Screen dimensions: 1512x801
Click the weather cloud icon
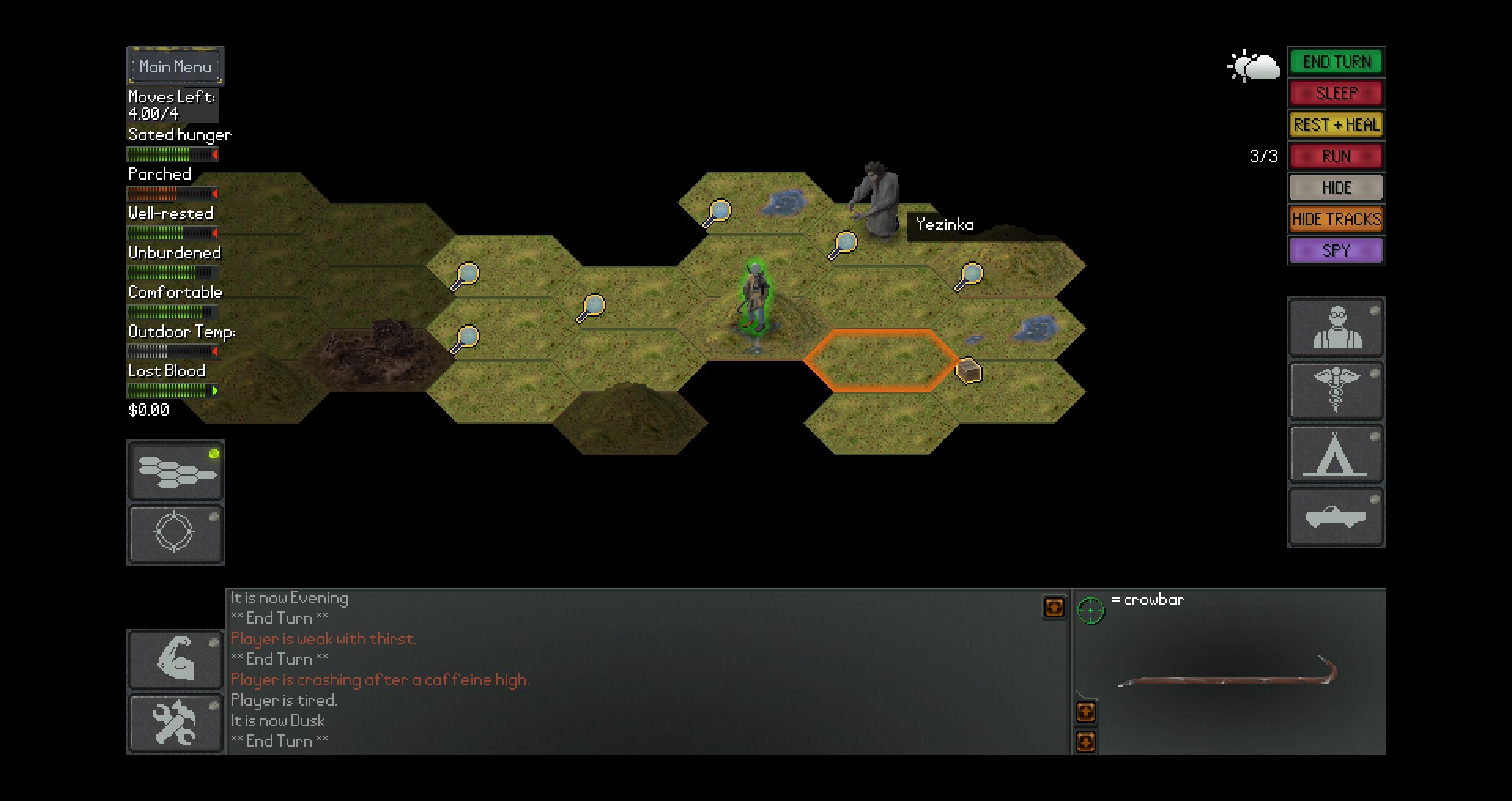click(1254, 66)
